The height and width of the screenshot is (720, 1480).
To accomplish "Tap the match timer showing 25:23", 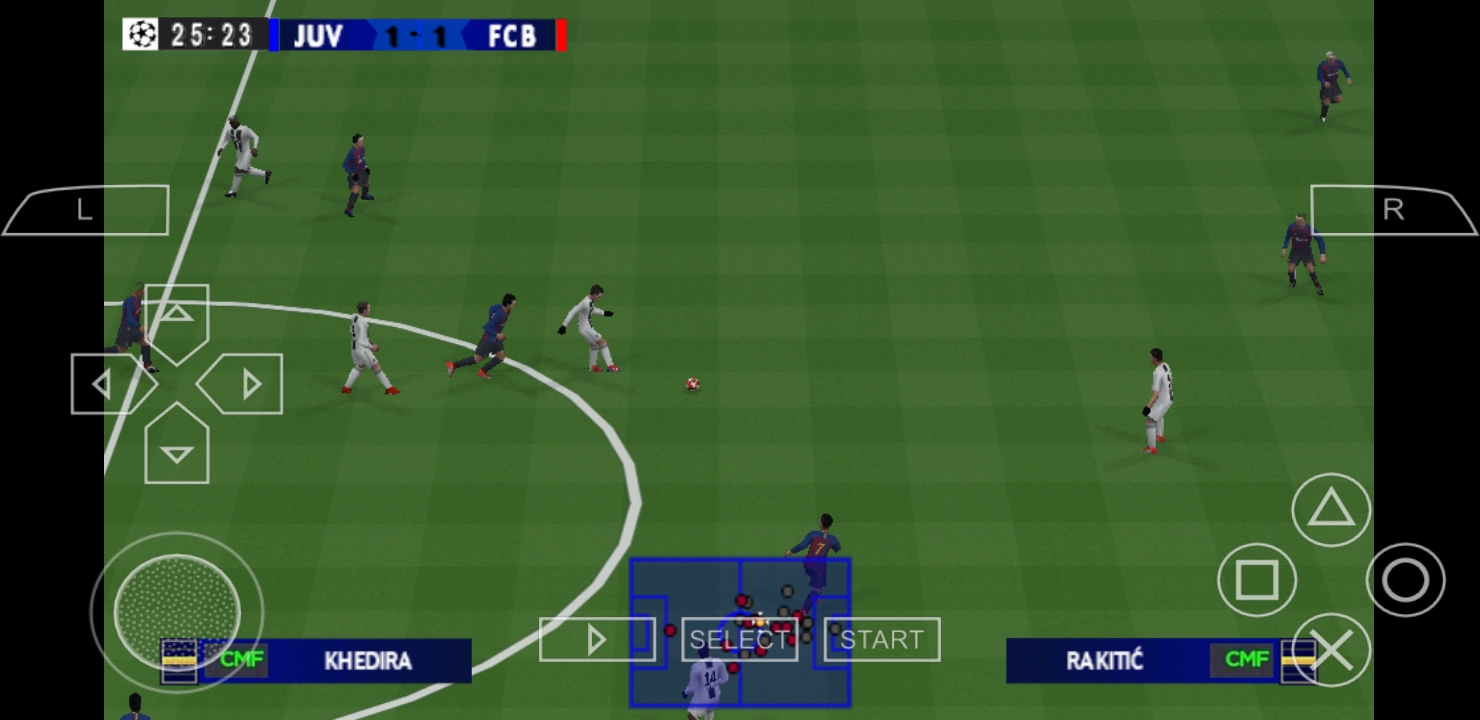I will (x=210, y=35).
